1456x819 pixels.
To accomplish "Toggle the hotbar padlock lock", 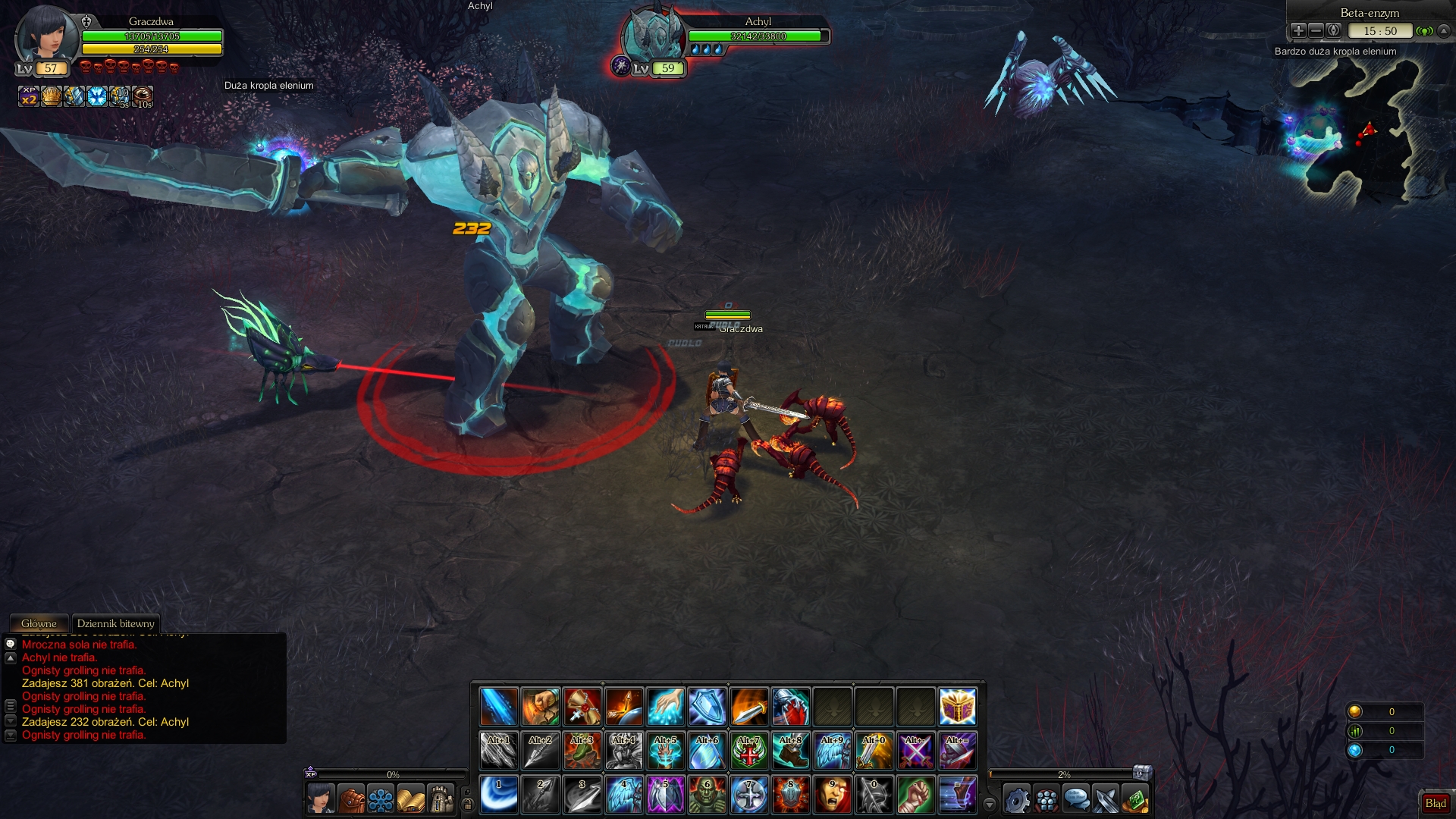I will (467, 804).
